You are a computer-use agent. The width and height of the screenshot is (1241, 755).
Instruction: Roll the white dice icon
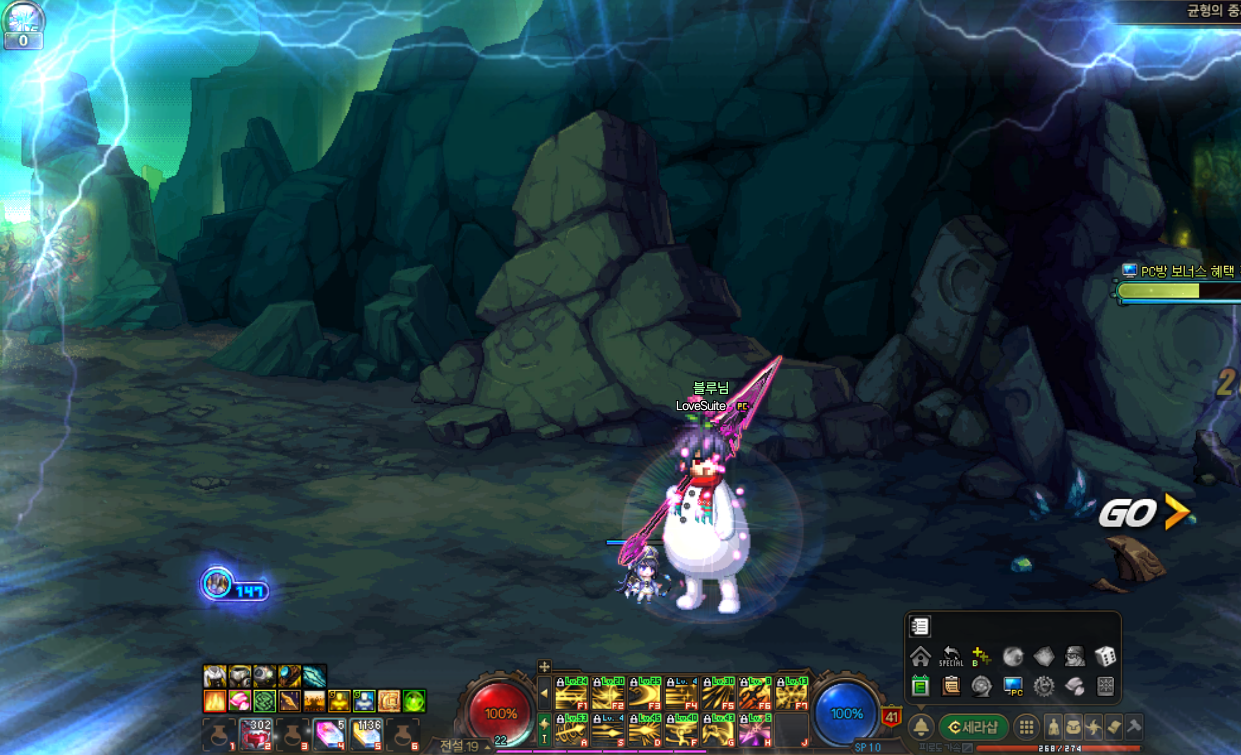point(1106,657)
